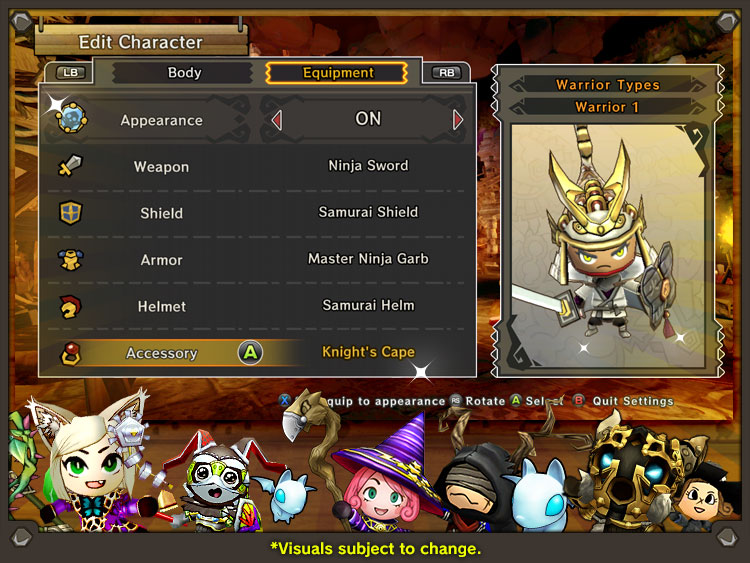The width and height of the screenshot is (750, 563).
Task: Choose the Shield row showing Samurai Shield
Action: [257, 213]
